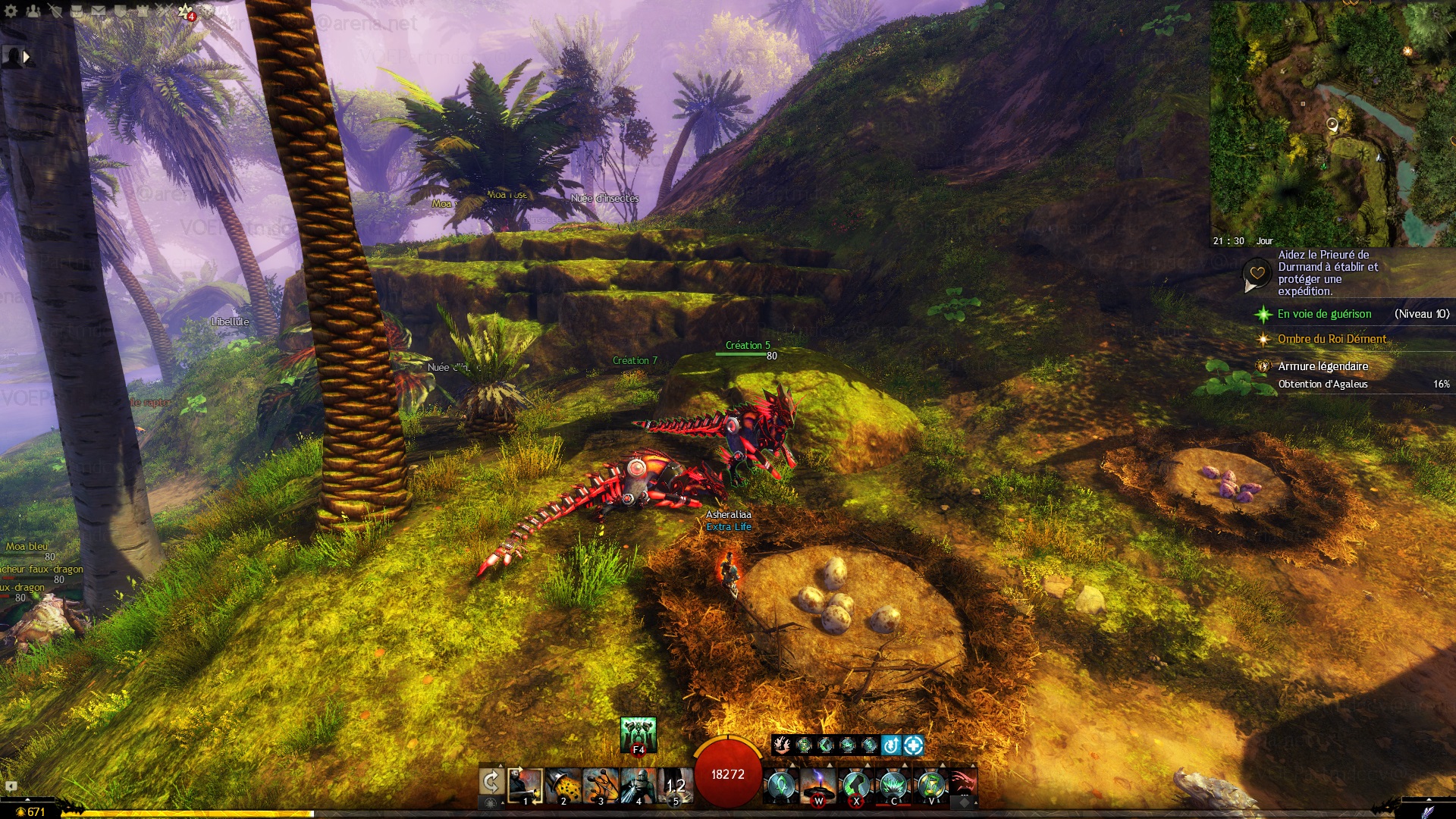This screenshot has height=819, width=1456.
Task: Select the Durmand Priory heart objective
Action: pos(1257,273)
